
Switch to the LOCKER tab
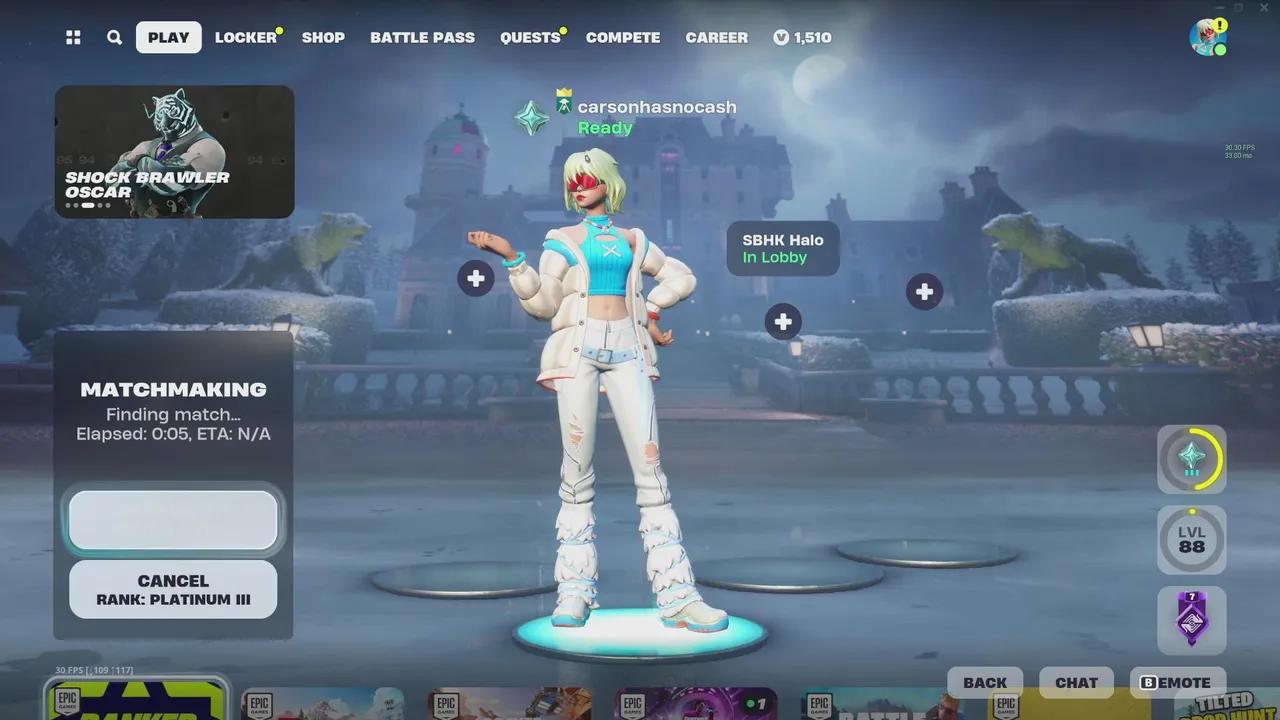tap(245, 38)
